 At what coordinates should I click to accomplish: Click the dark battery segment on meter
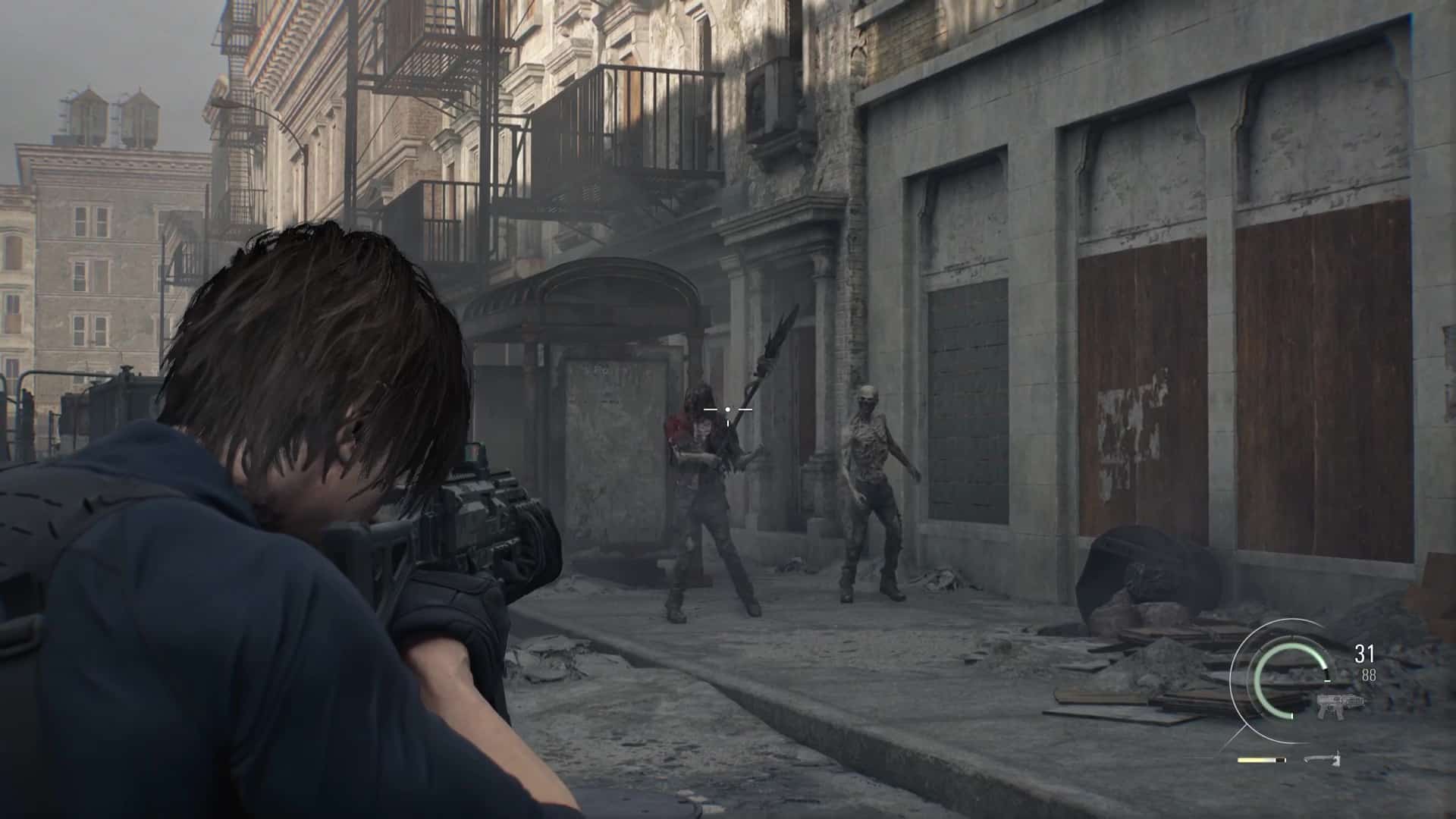(x=1280, y=761)
